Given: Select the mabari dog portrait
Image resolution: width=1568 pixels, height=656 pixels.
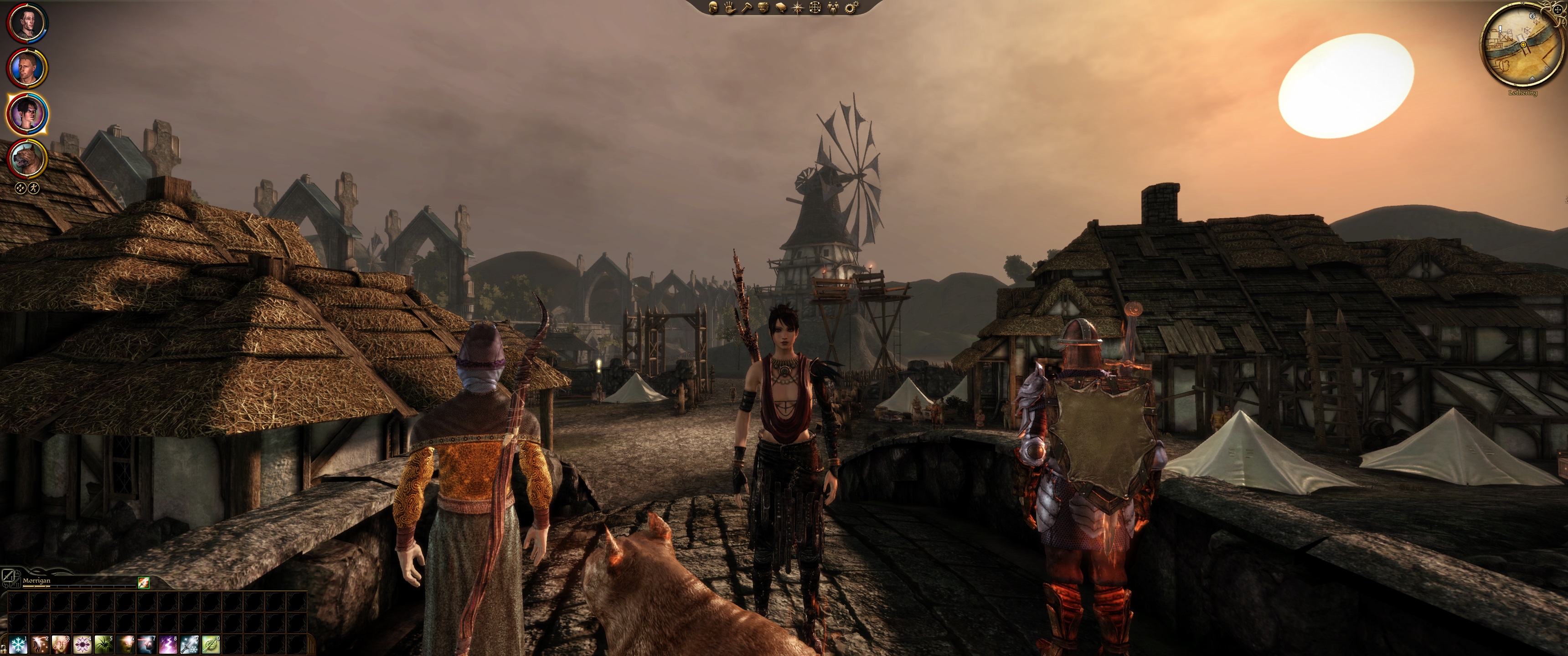Looking at the screenshot, I should click(x=27, y=158).
